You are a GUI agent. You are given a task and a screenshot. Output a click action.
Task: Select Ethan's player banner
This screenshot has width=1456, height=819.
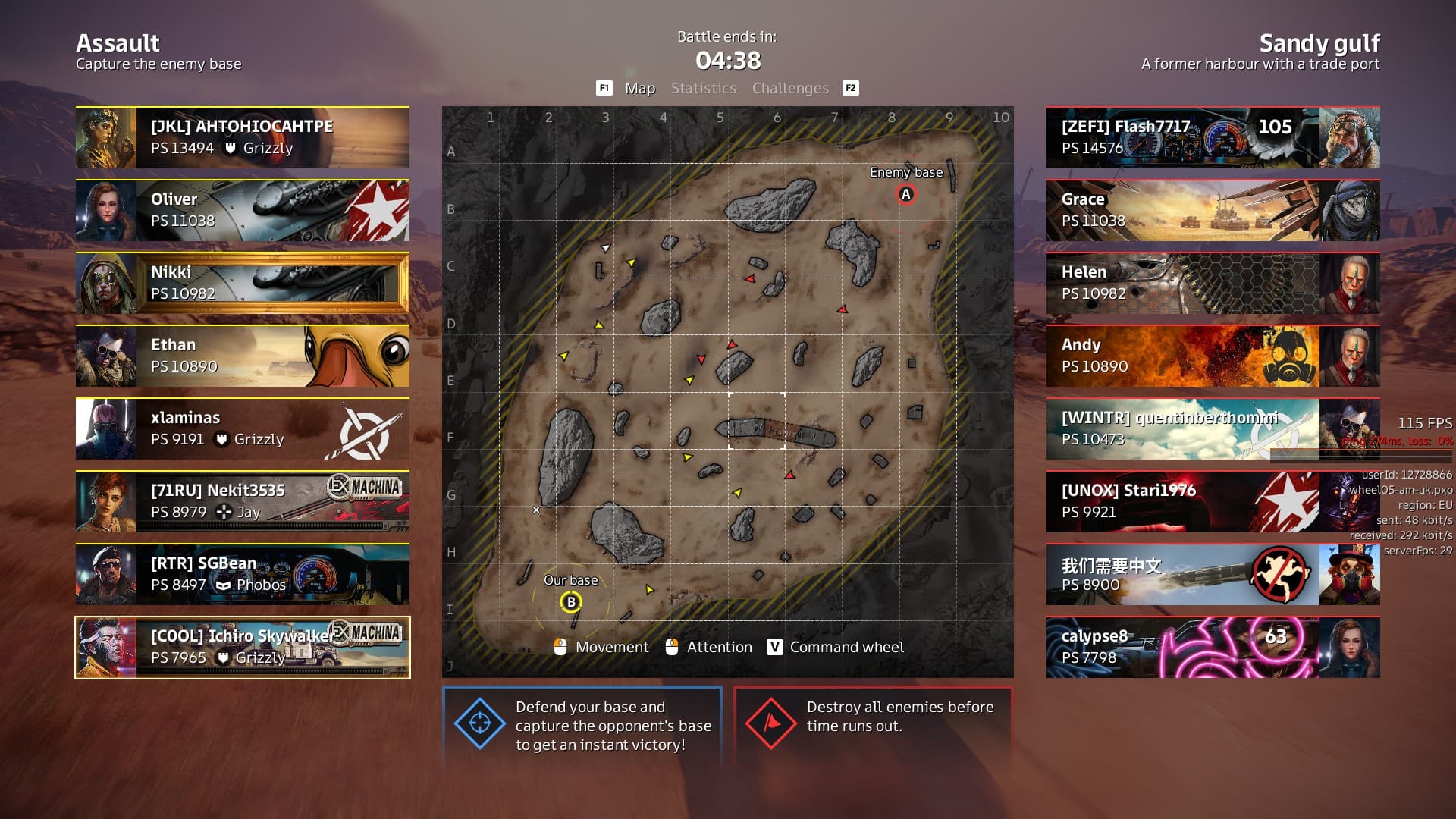(243, 356)
